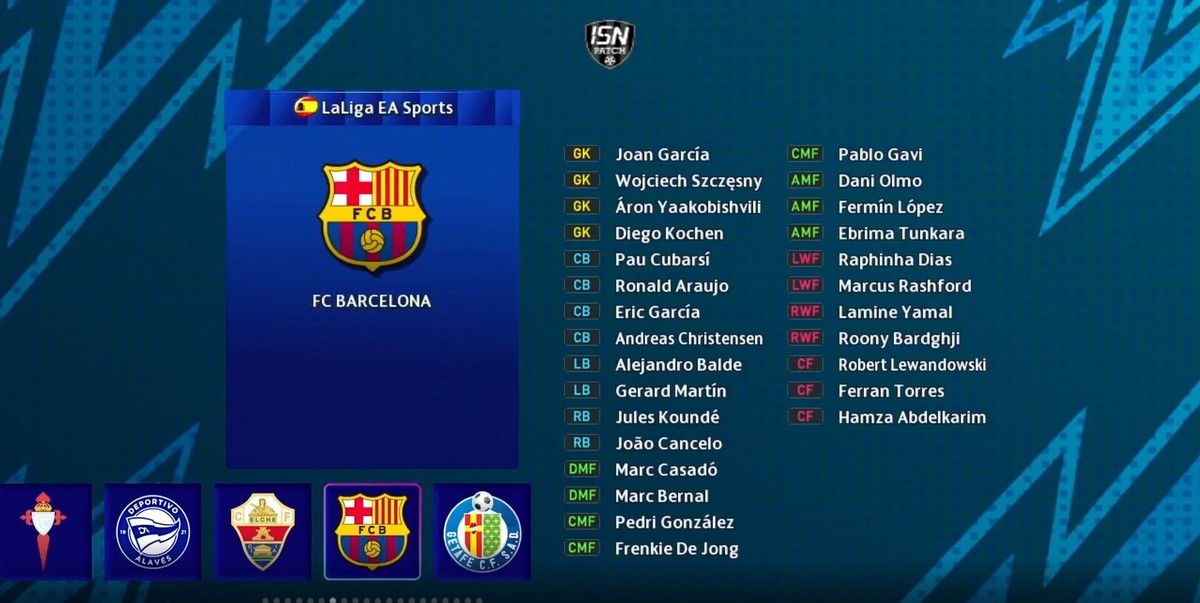
Task: Open the large FC Barcelona team card
Action: (x=372, y=280)
